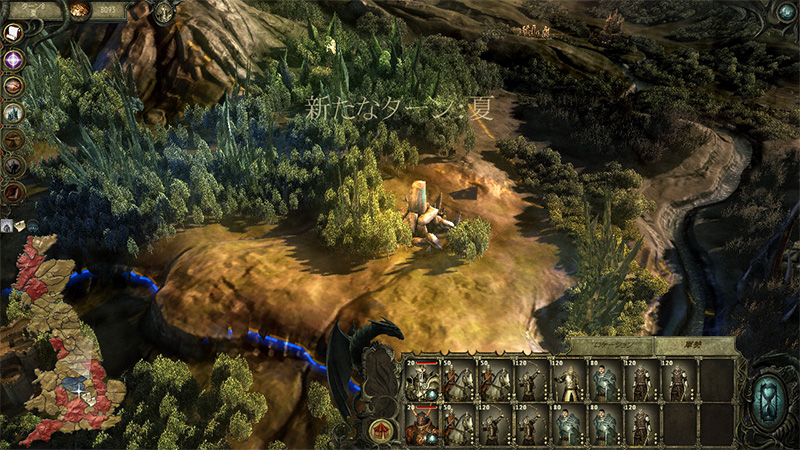Select the gold-armored knight unit
The height and width of the screenshot is (450, 800).
[x=570, y=381]
